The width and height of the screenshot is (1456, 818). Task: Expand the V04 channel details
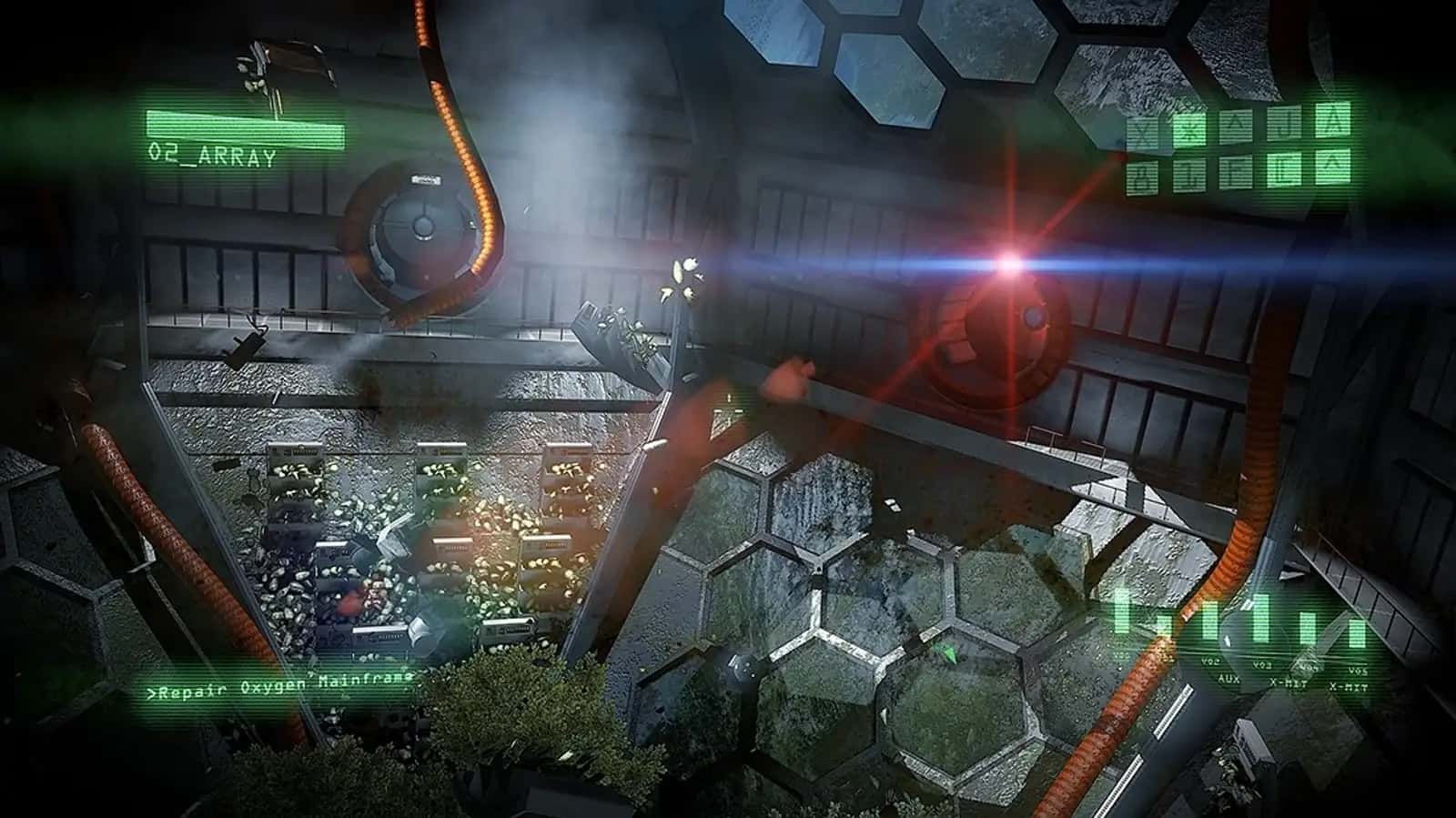point(1310,666)
